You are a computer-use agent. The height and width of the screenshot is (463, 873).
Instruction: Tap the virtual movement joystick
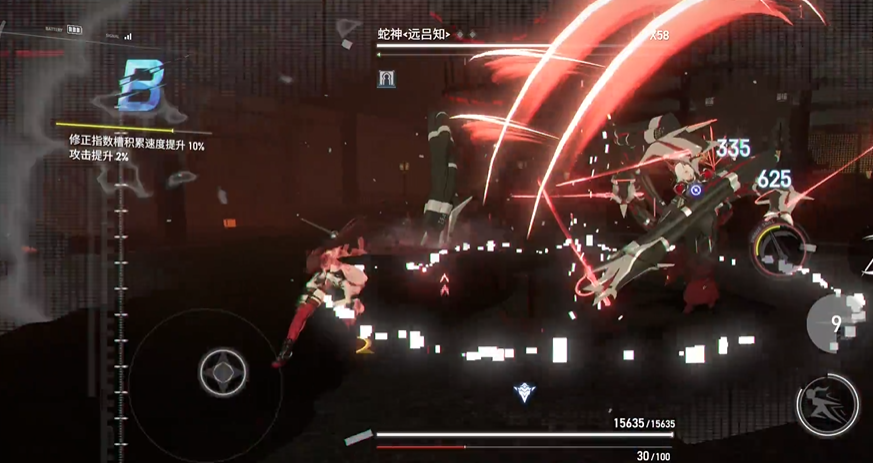coord(219,372)
